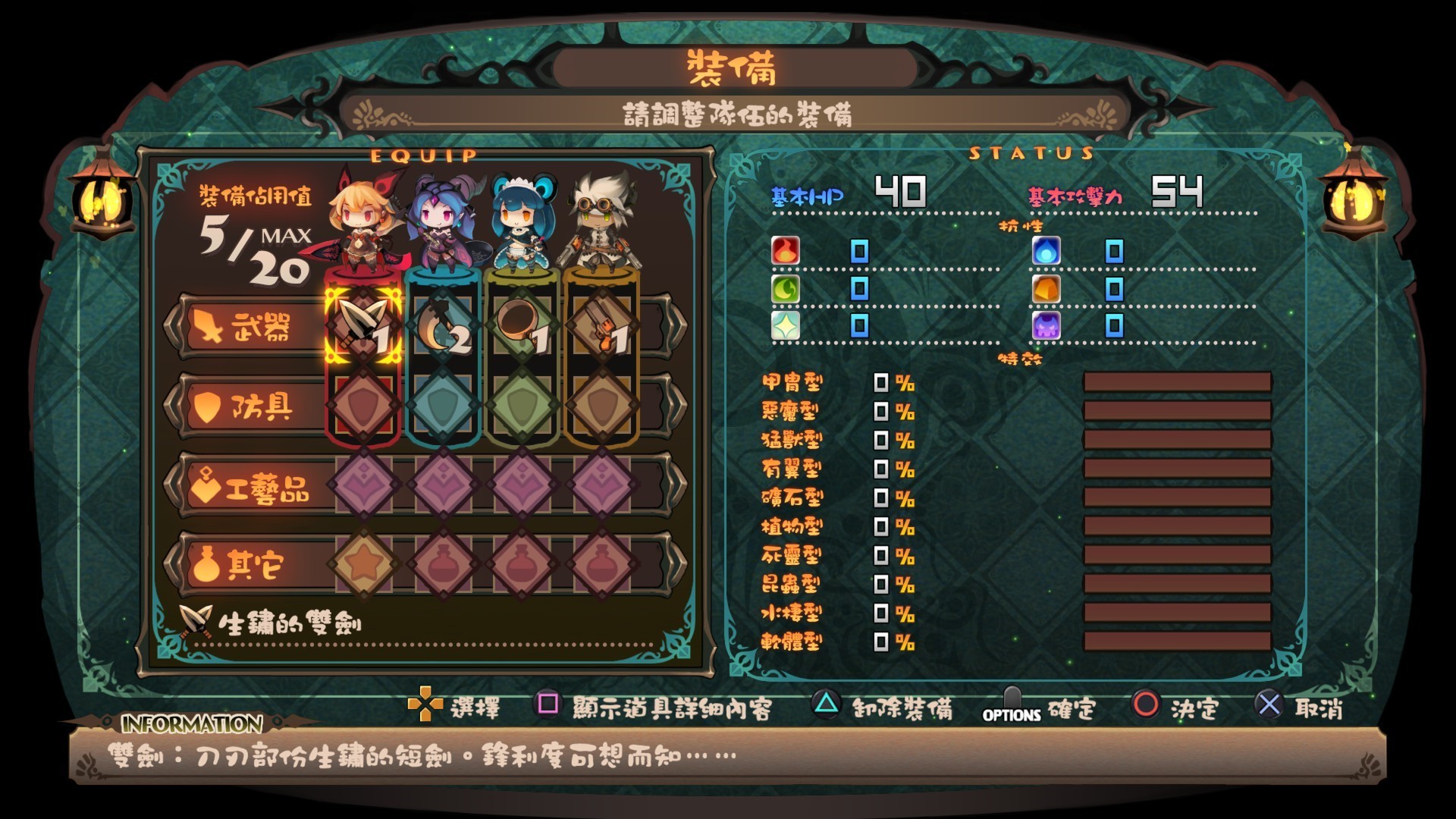Open the green shield armor slot

pos(522,406)
